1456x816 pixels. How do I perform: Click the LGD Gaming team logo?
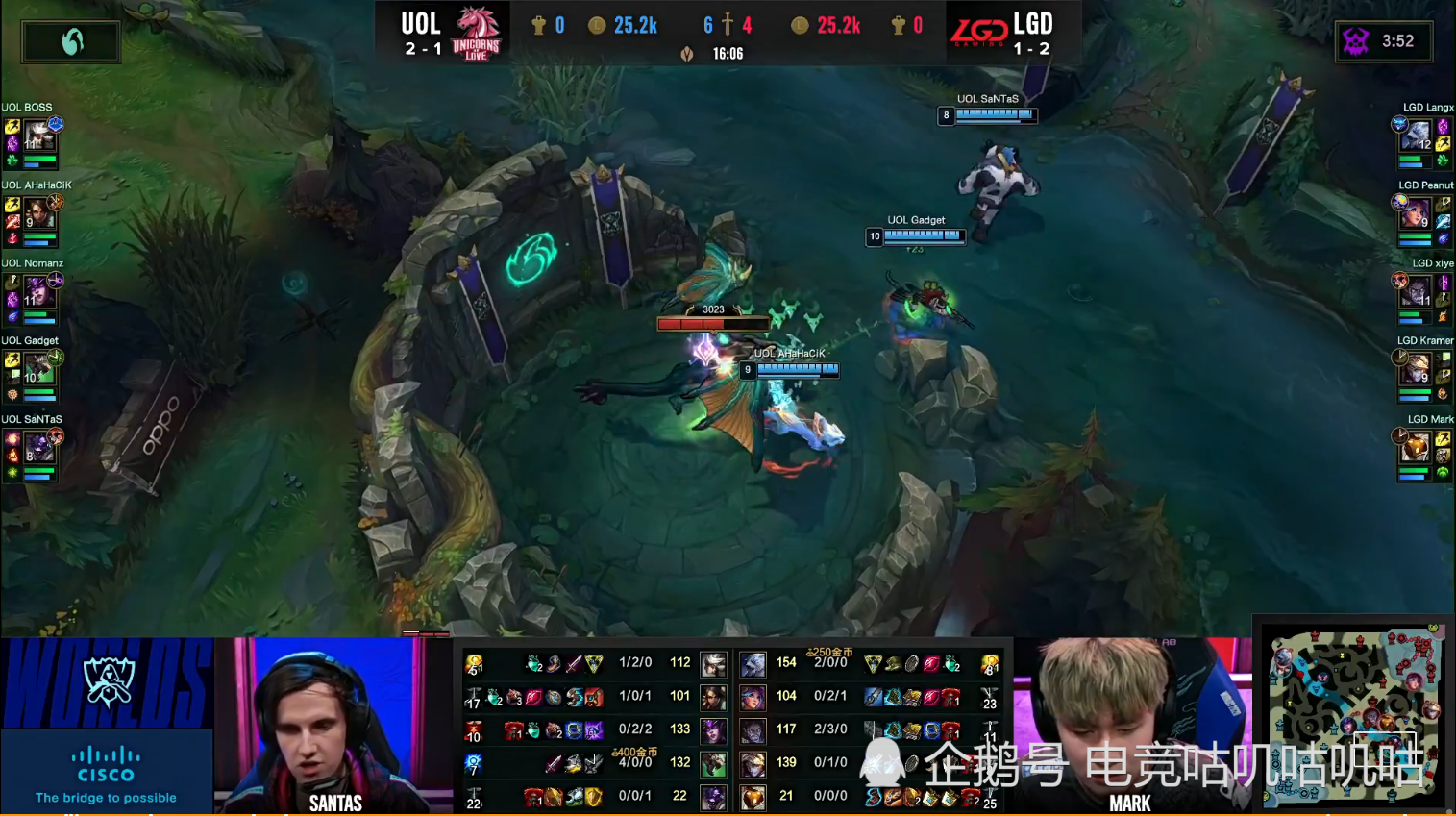click(x=979, y=29)
